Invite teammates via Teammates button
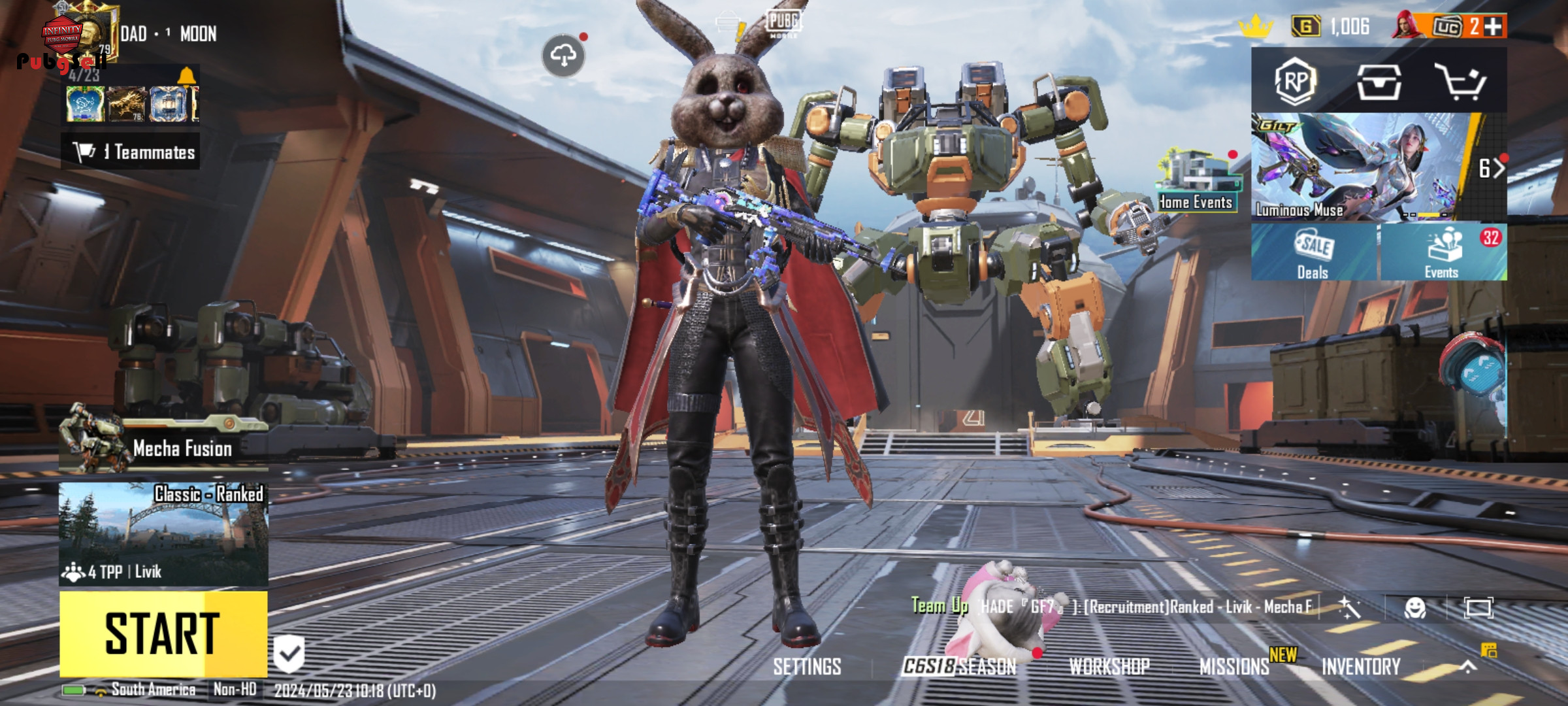 click(131, 152)
